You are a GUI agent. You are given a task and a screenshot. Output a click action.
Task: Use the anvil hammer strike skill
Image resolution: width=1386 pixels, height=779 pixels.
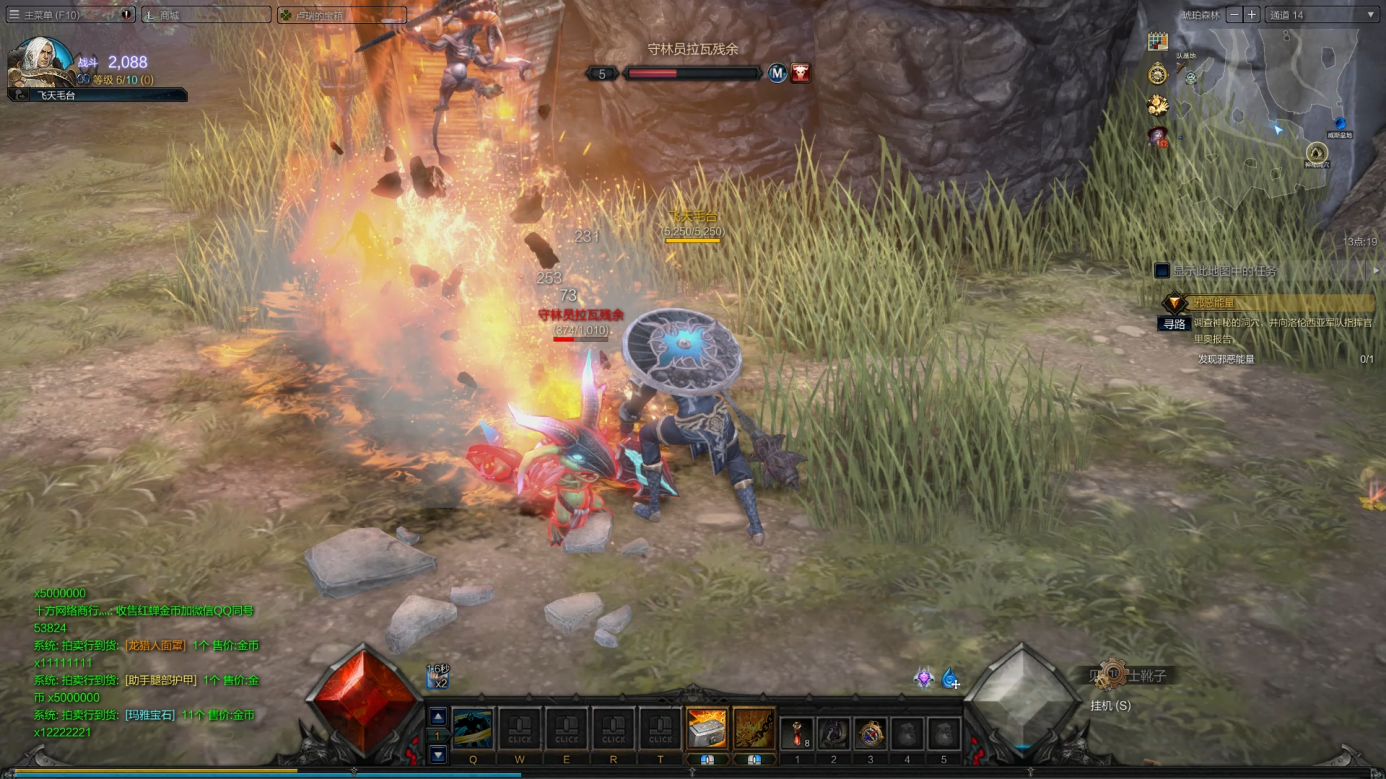pyautogui.click(x=706, y=729)
